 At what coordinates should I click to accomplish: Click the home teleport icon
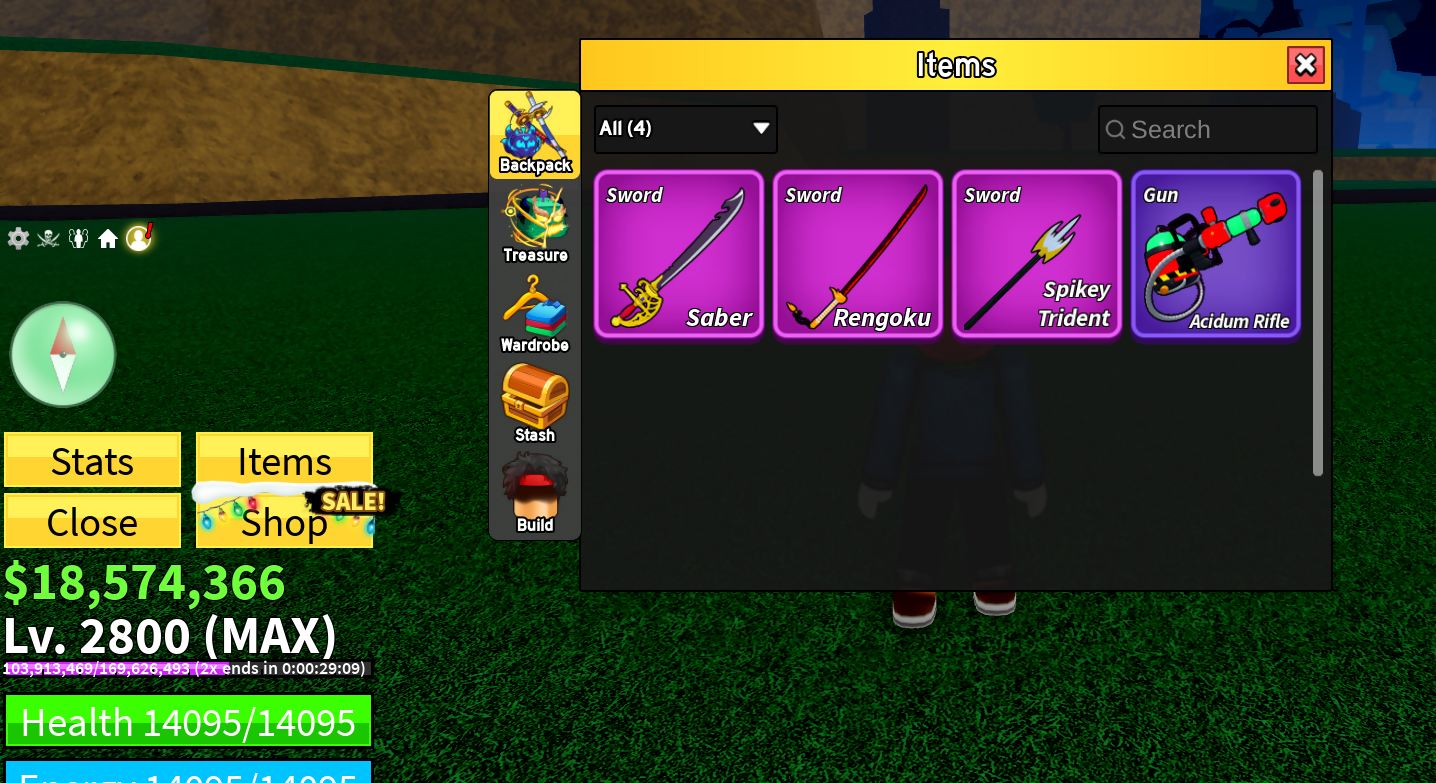tap(108, 239)
